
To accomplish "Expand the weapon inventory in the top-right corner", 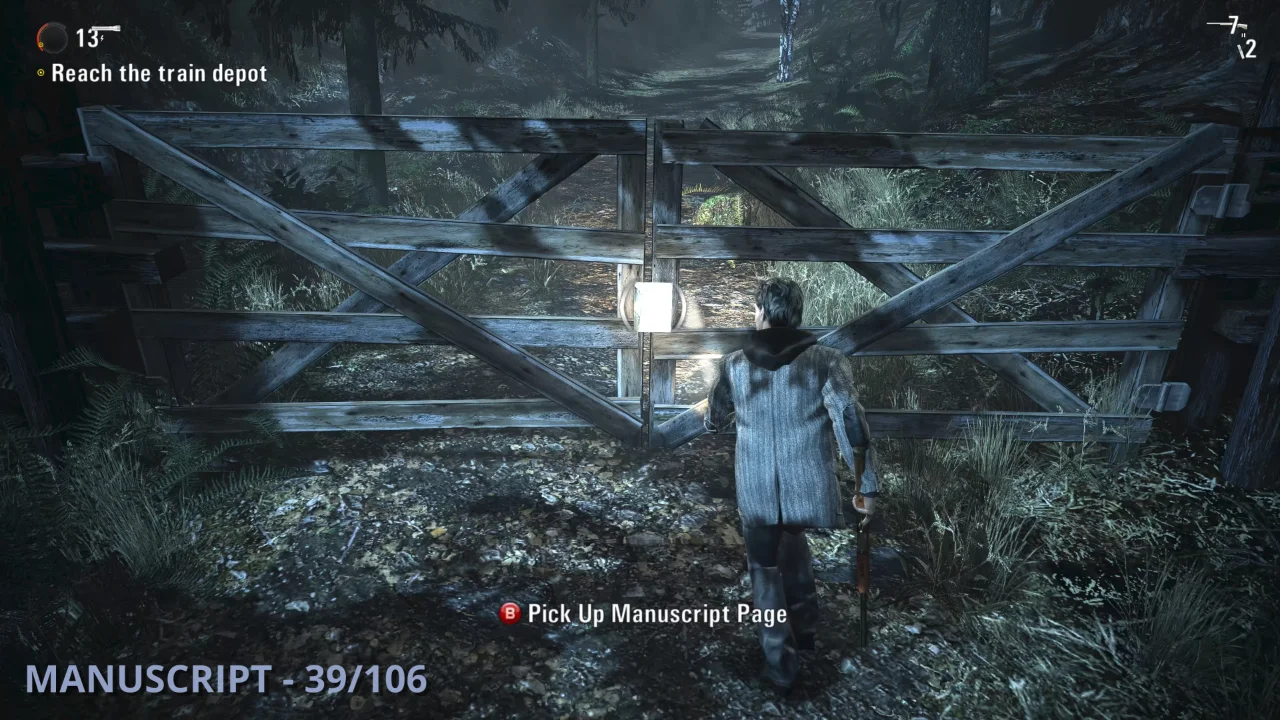I will click(1235, 38).
